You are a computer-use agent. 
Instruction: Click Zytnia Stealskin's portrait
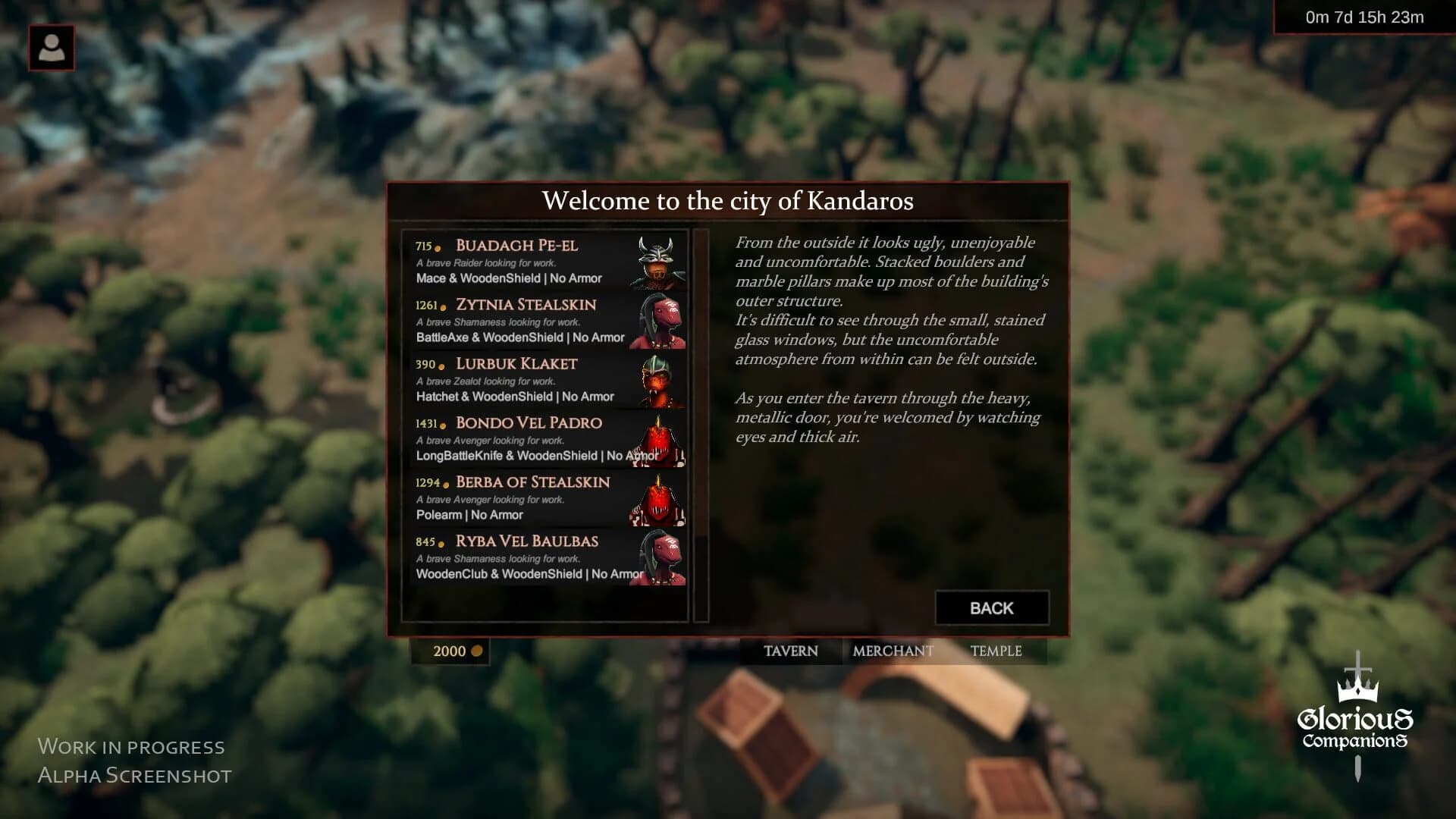(659, 322)
